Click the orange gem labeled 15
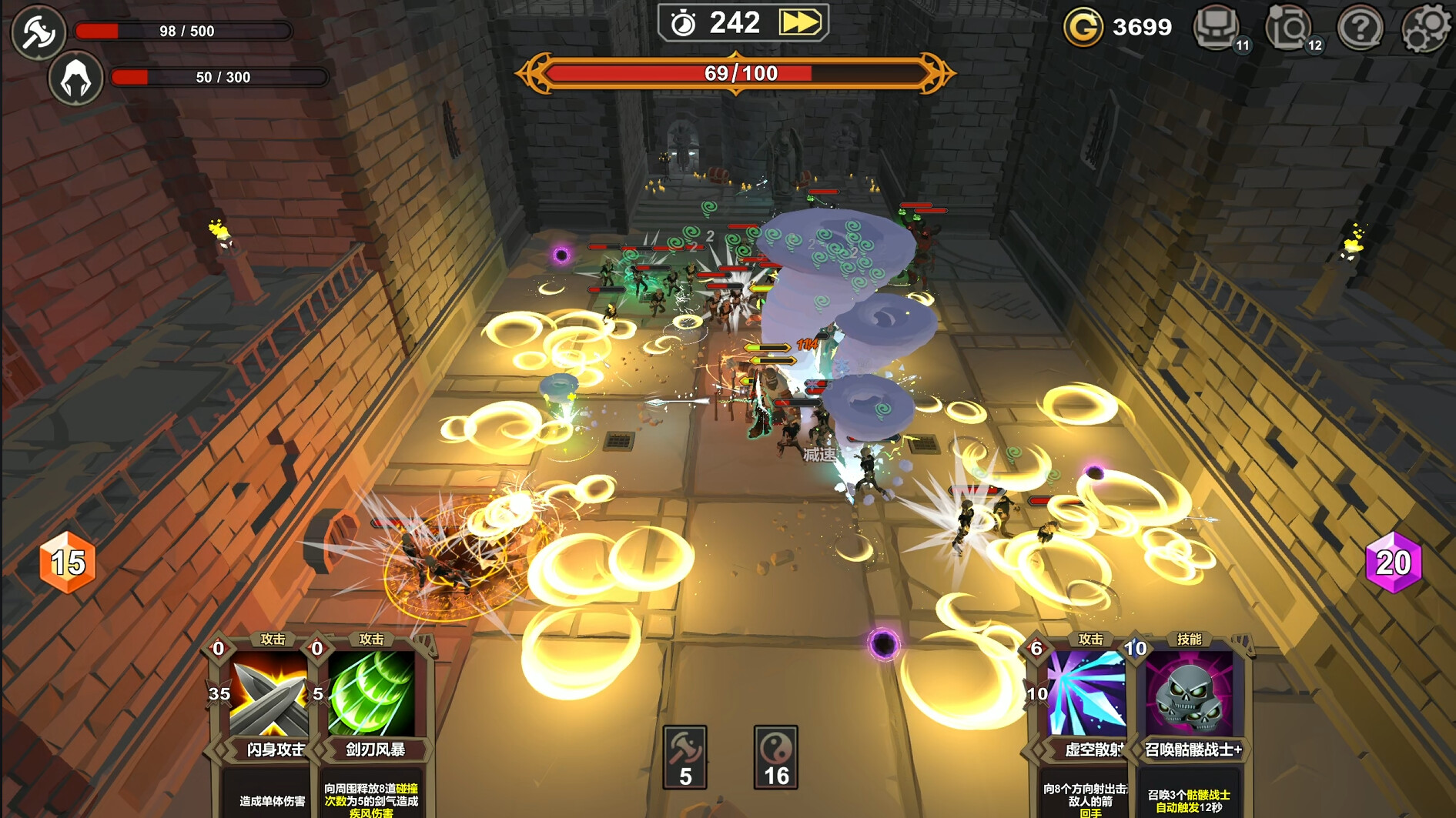The width and height of the screenshot is (1456, 818). pyautogui.click(x=65, y=564)
